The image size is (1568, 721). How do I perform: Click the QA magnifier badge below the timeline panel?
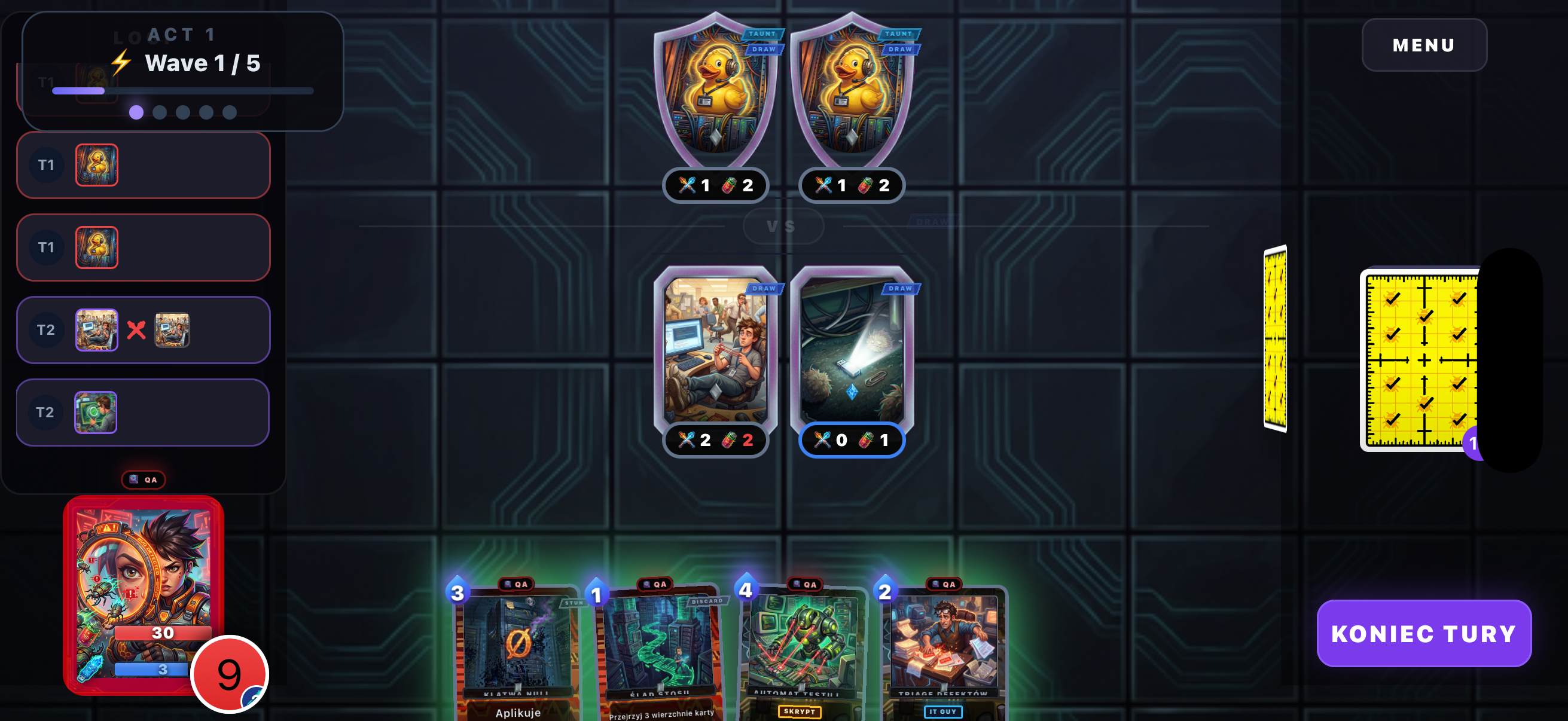143,479
